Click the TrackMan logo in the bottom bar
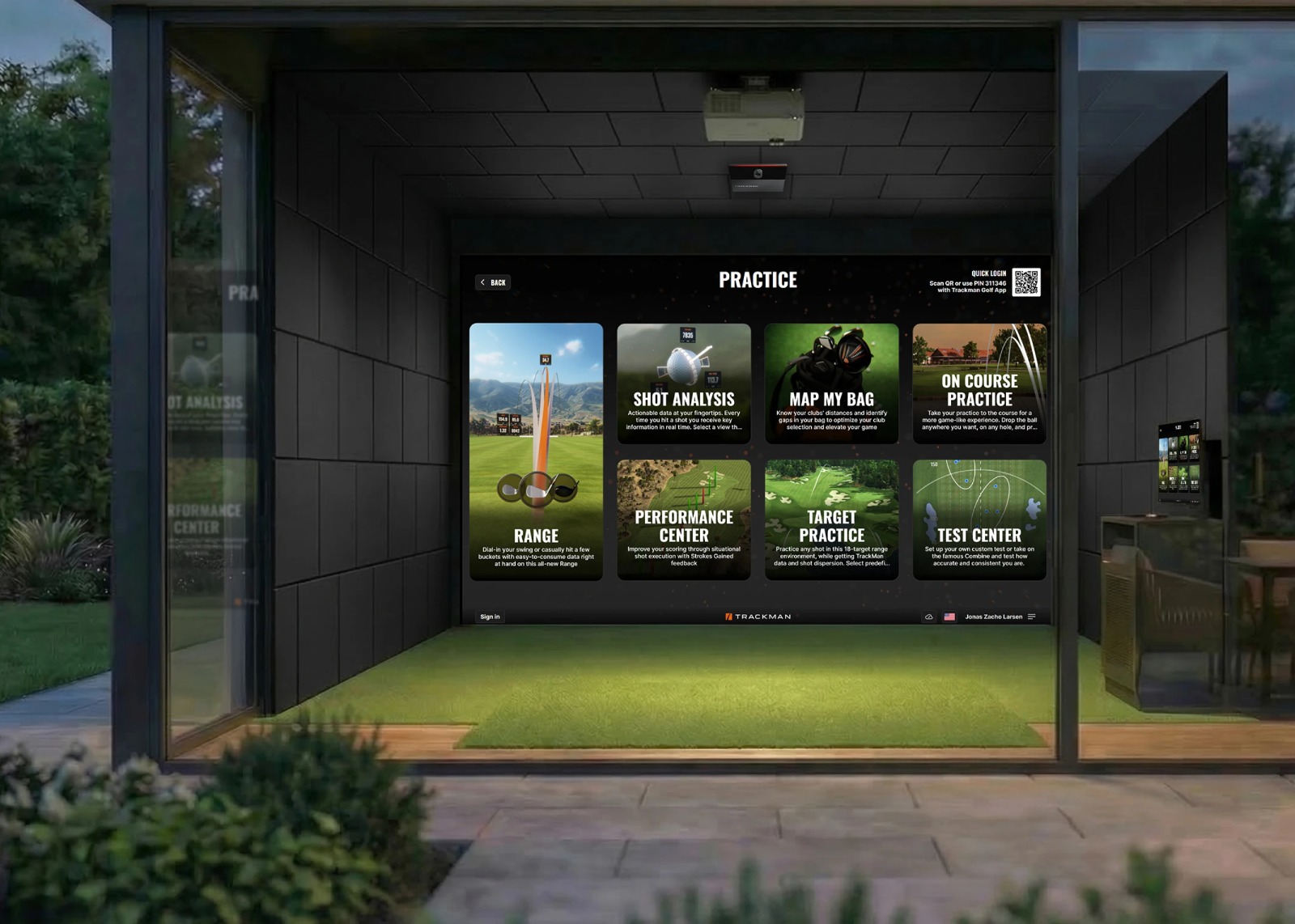 pos(759,616)
